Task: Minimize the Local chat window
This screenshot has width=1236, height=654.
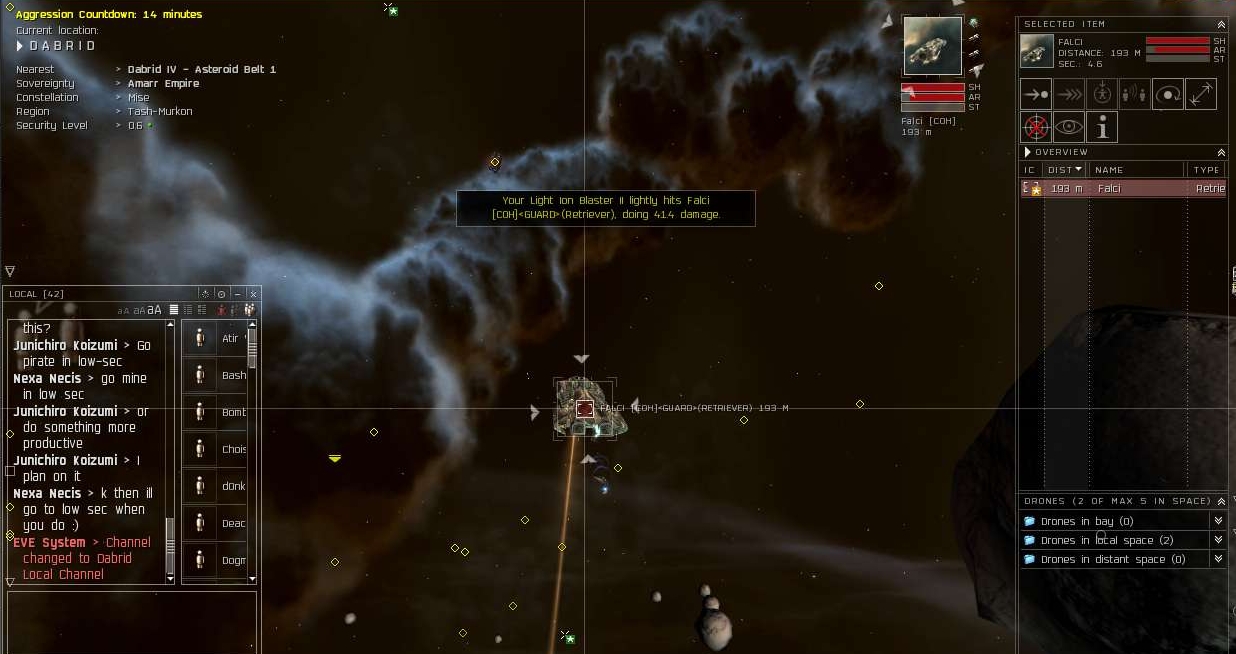Action: (237, 294)
